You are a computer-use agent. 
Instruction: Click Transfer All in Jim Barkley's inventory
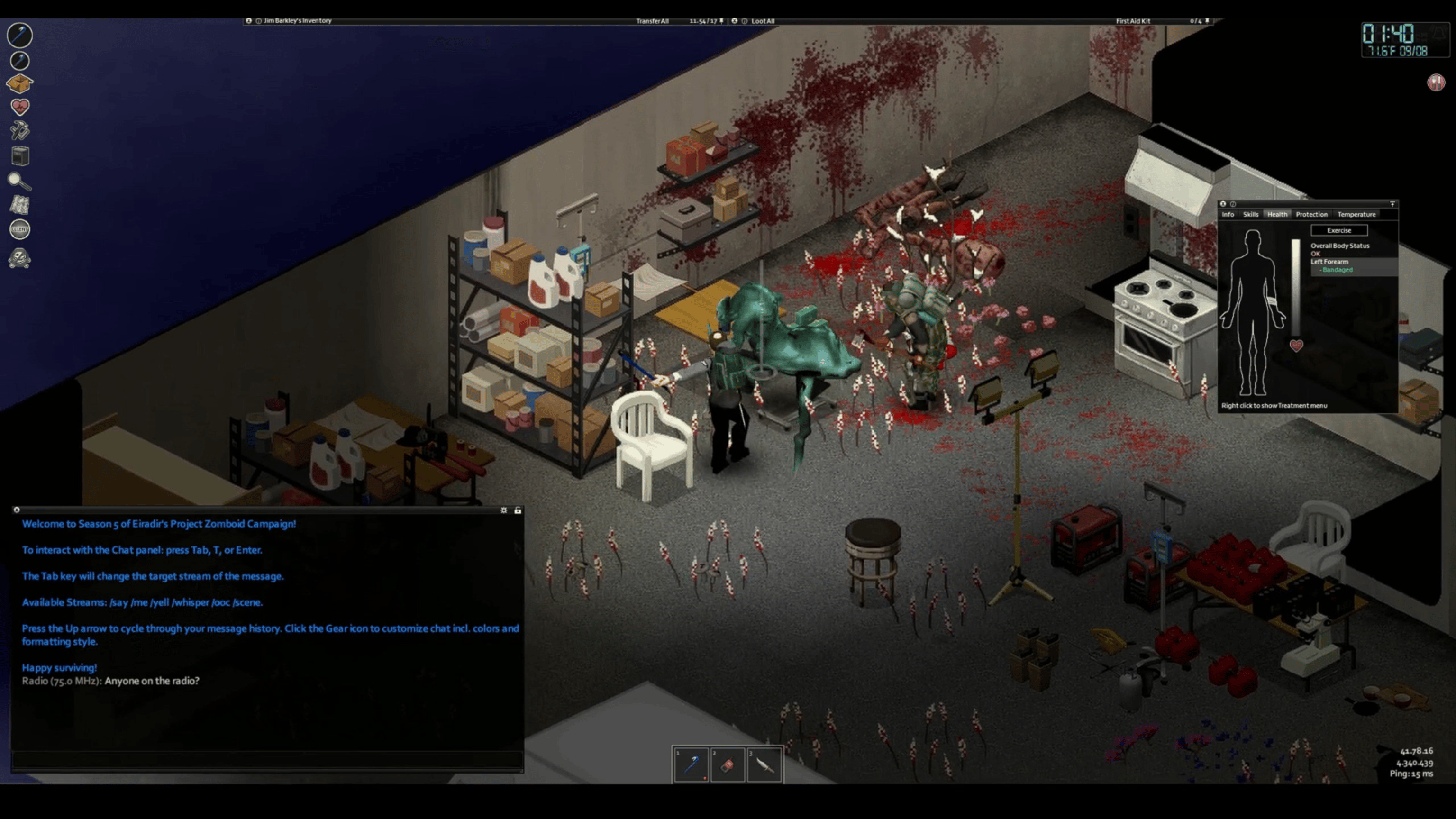(x=652, y=21)
